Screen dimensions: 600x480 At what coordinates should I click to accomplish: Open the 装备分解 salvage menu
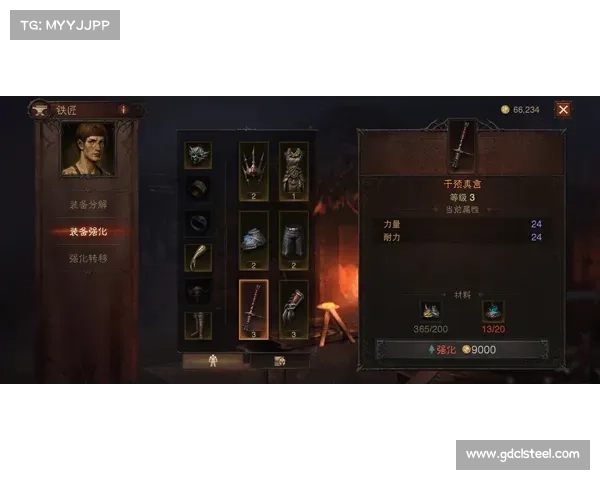click(88, 204)
